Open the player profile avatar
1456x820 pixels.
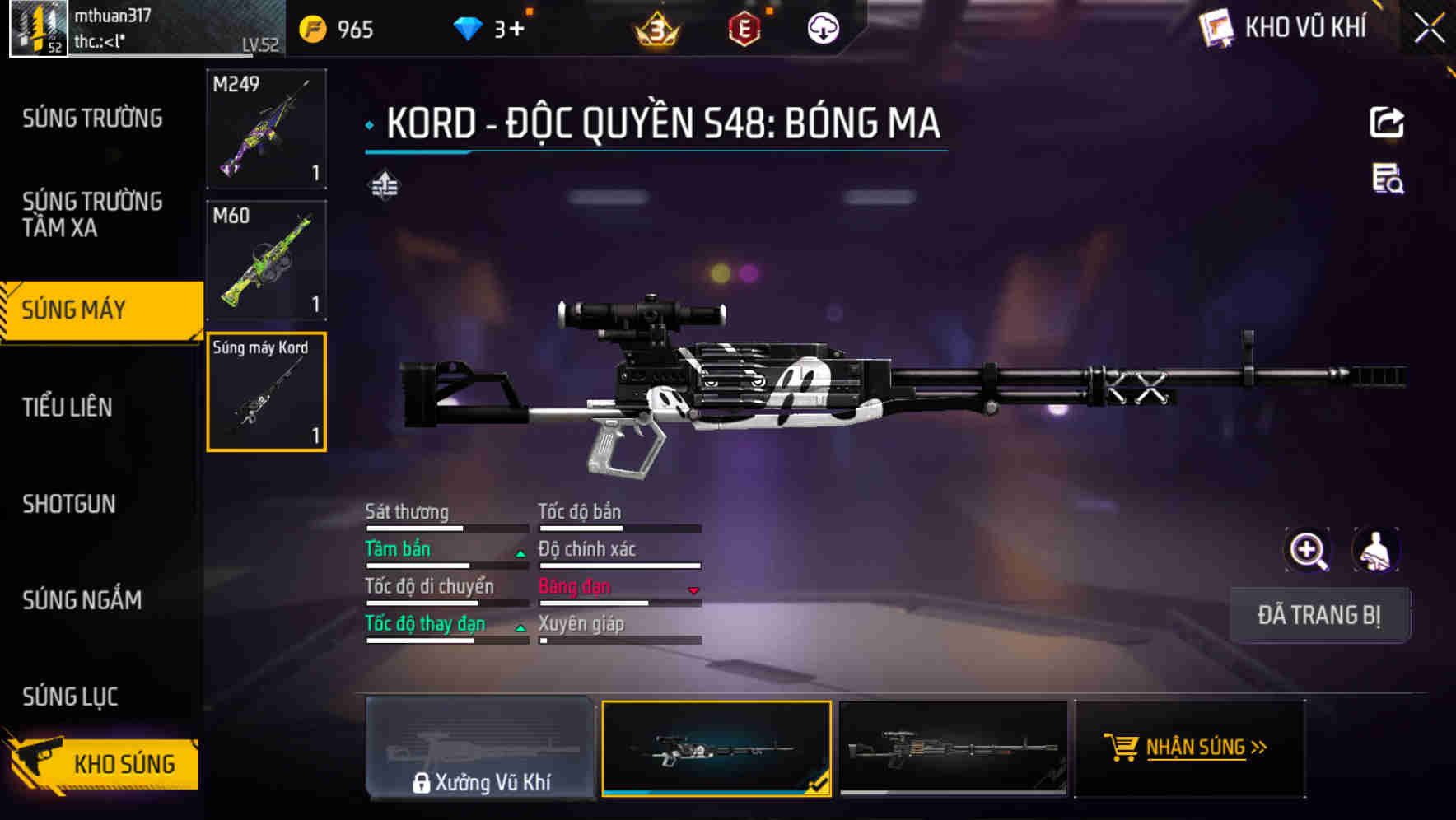tap(38, 29)
